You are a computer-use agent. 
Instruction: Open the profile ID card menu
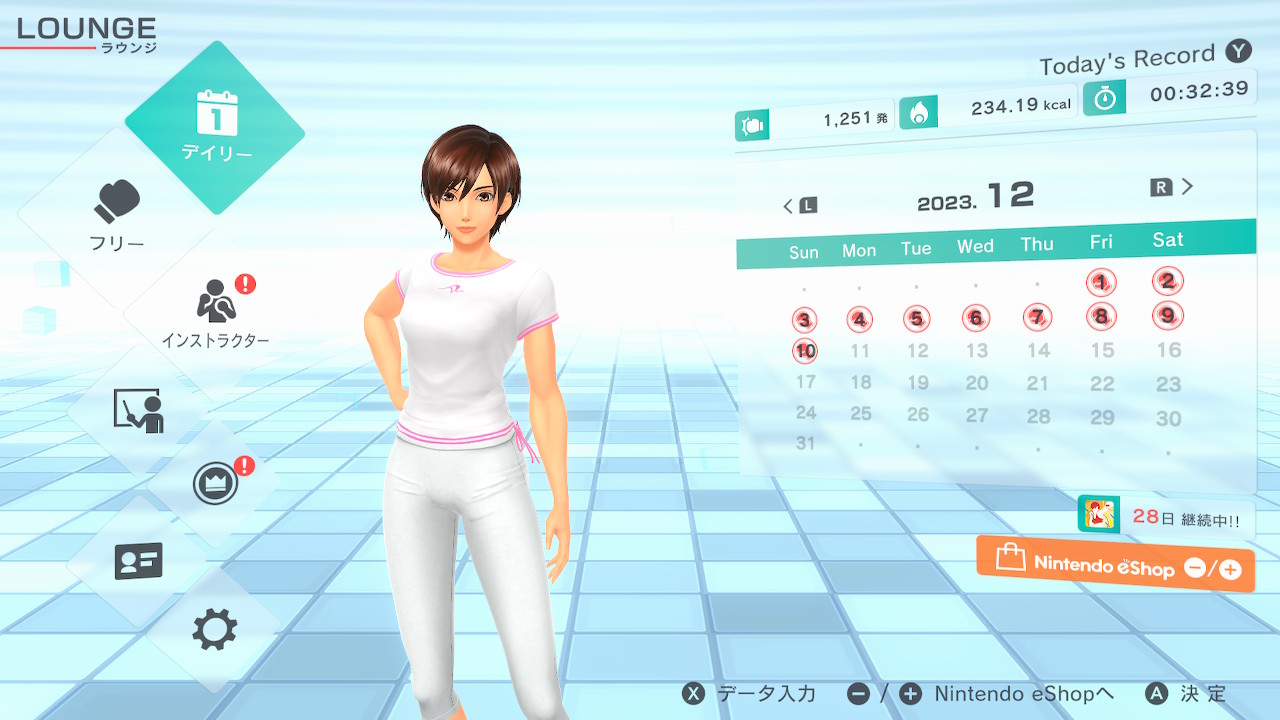(x=138, y=561)
